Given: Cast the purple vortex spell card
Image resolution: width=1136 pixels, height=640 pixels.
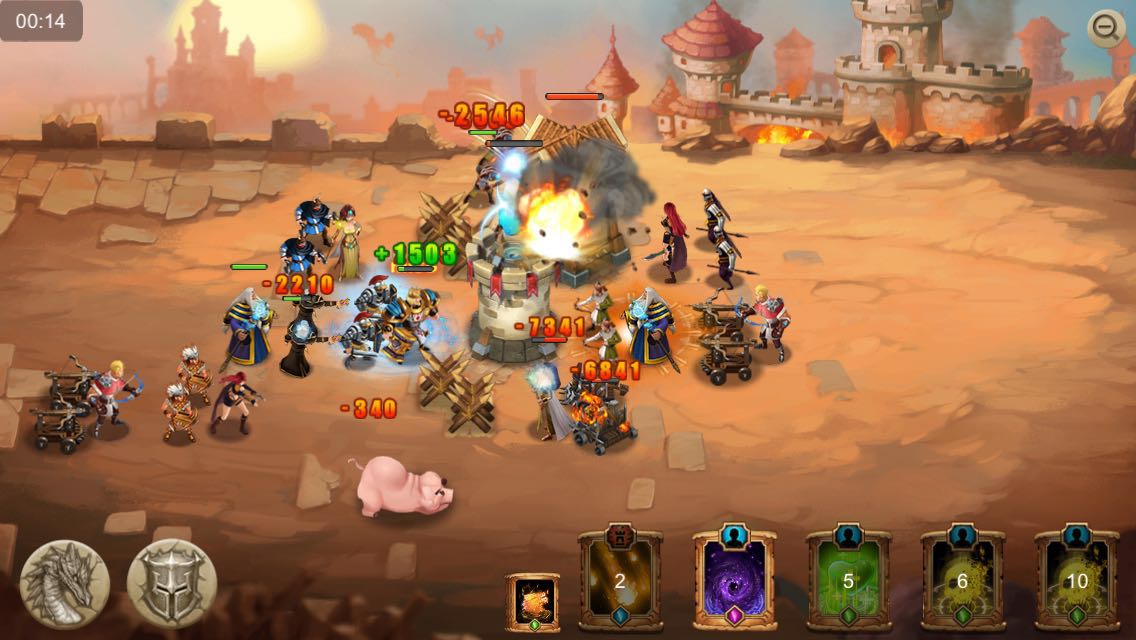Looking at the screenshot, I should click(734, 581).
